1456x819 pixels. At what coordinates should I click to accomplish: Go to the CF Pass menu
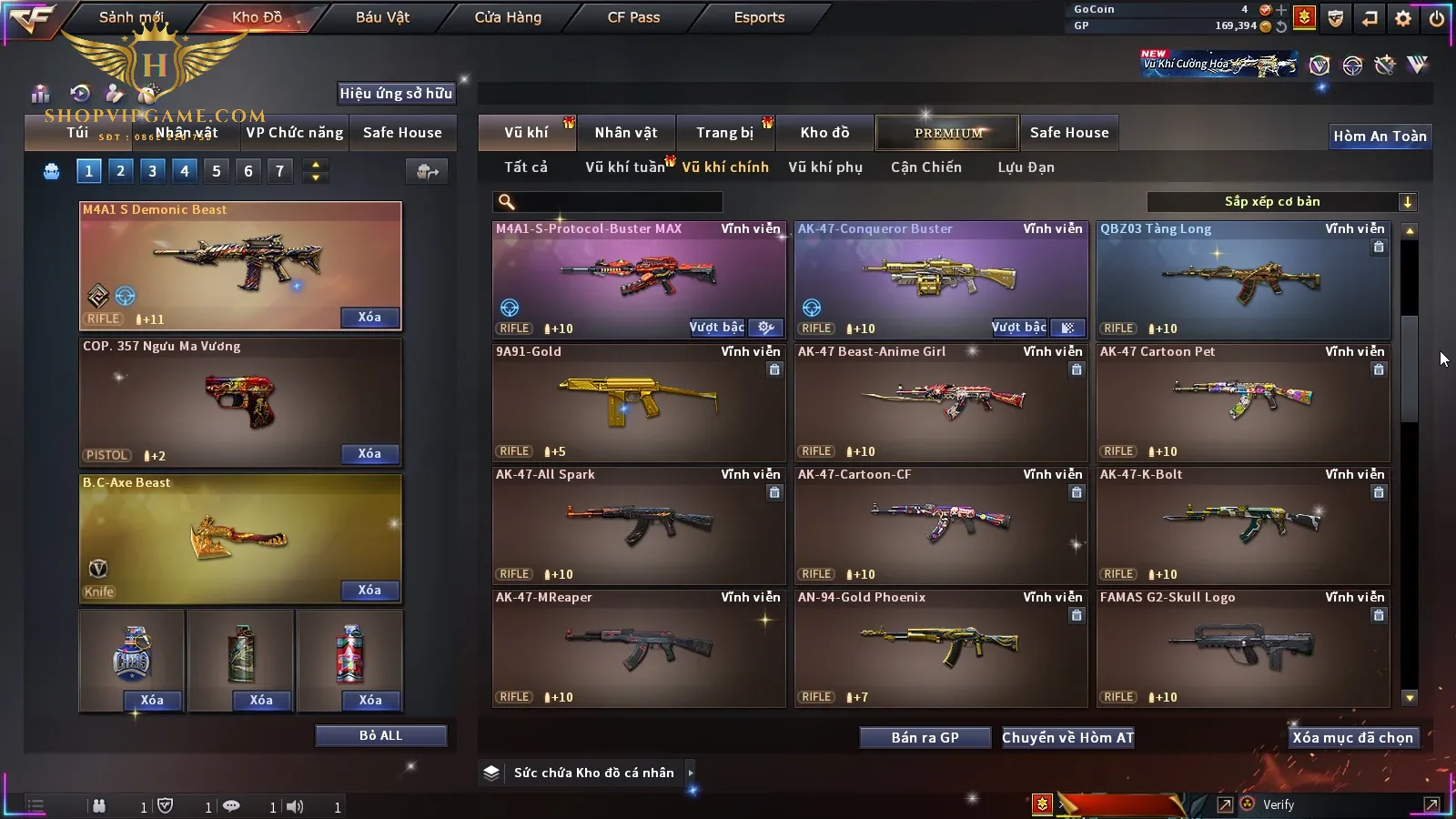(633, 17)
